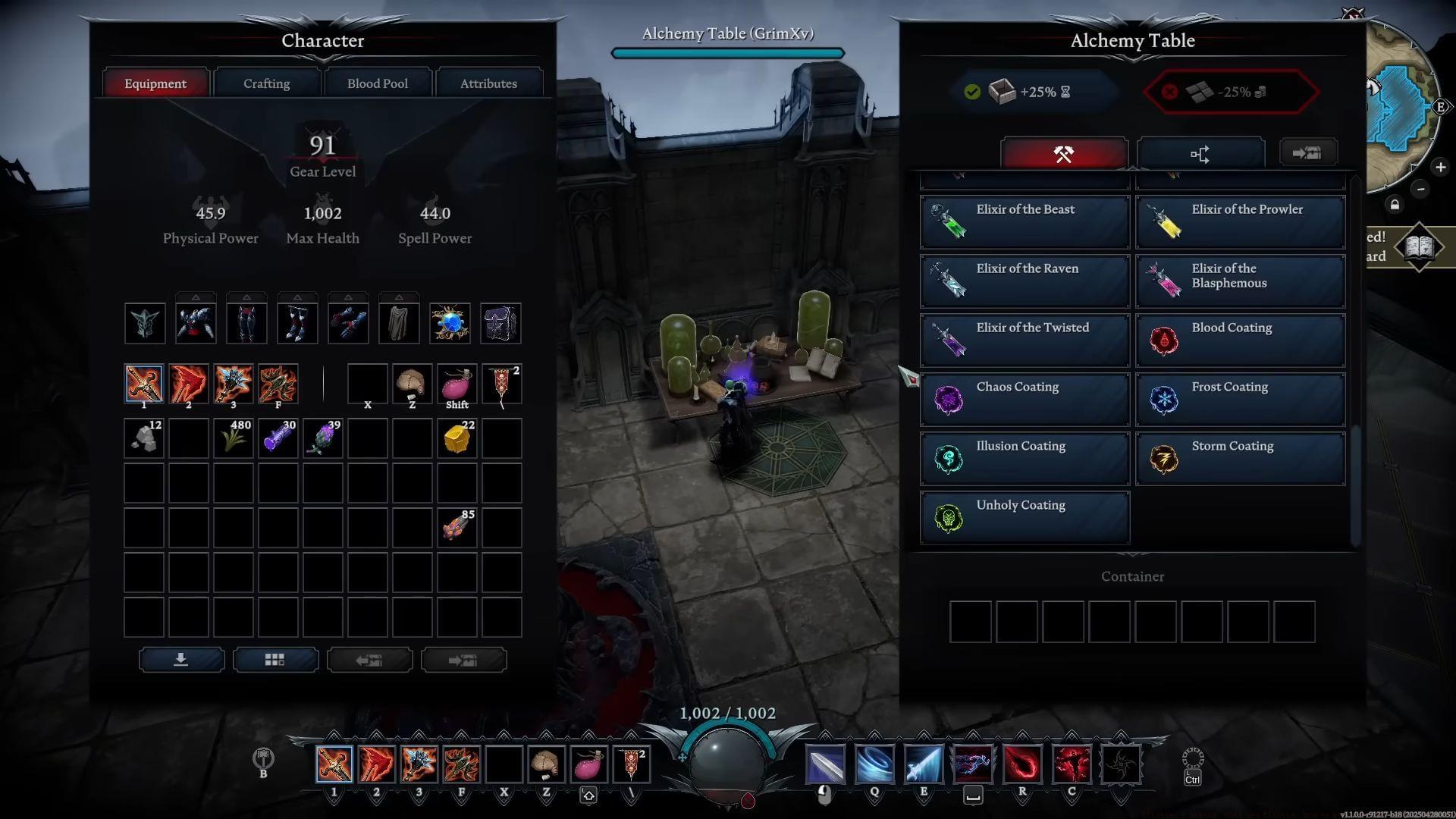Pick the Illusion Coating recipe
This screenshot has height=819, width=1456.
click(1025, 458)
